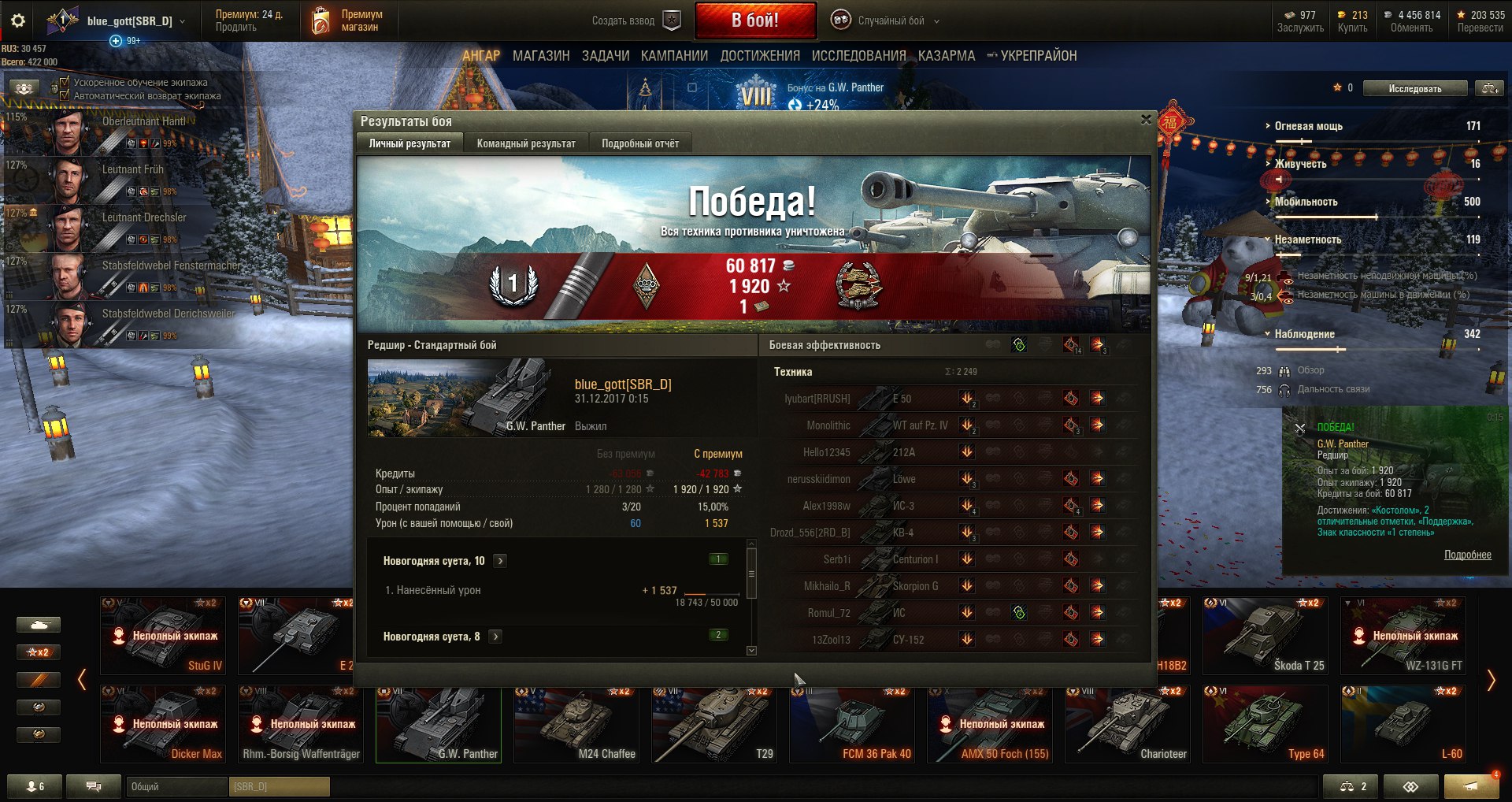Choose the M24 Chaffee tank
Screen dimensions: 1512x802
[x=576, y=723]
